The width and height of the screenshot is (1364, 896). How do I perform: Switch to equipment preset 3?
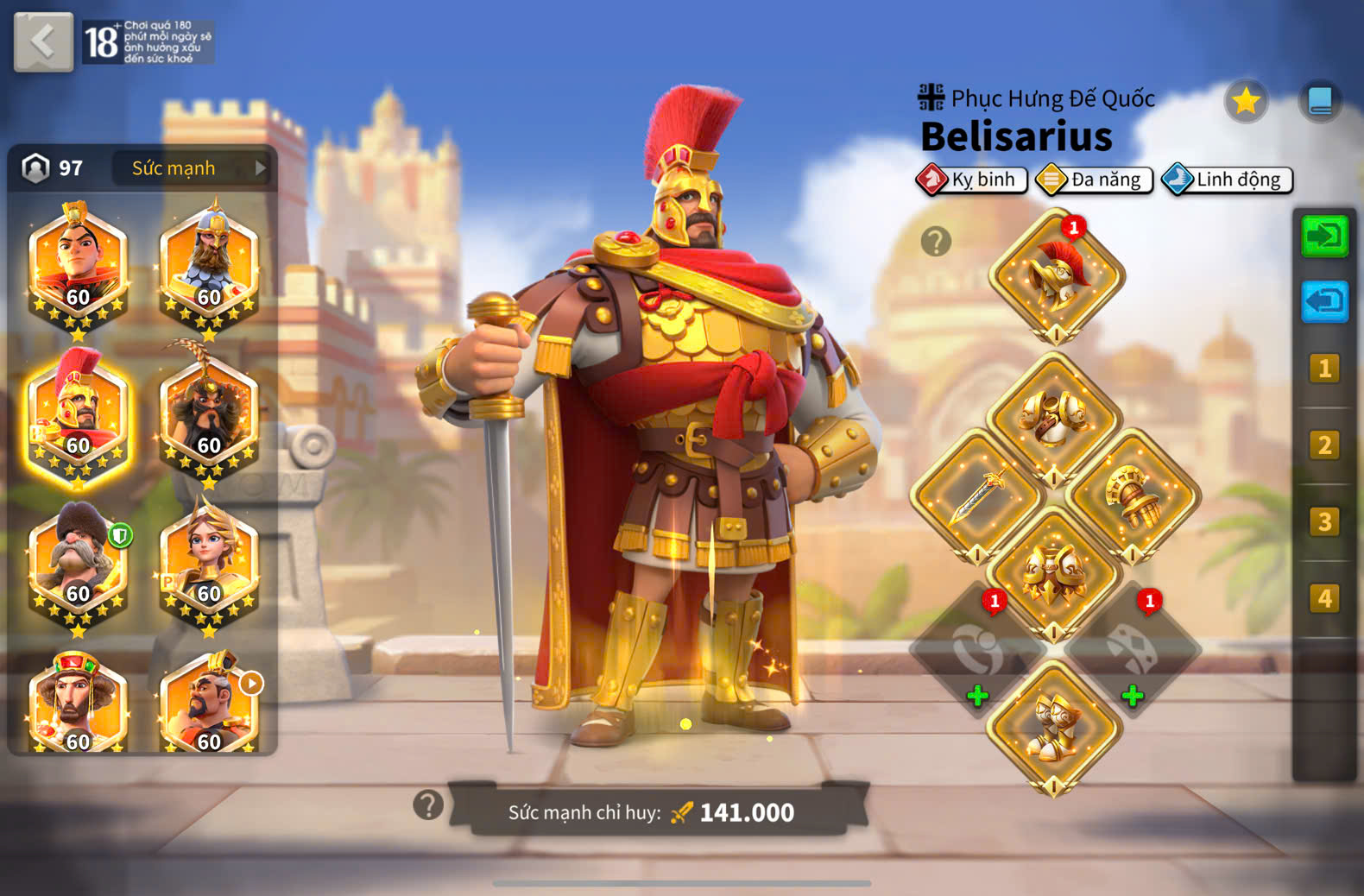[x=1324, y=521]
